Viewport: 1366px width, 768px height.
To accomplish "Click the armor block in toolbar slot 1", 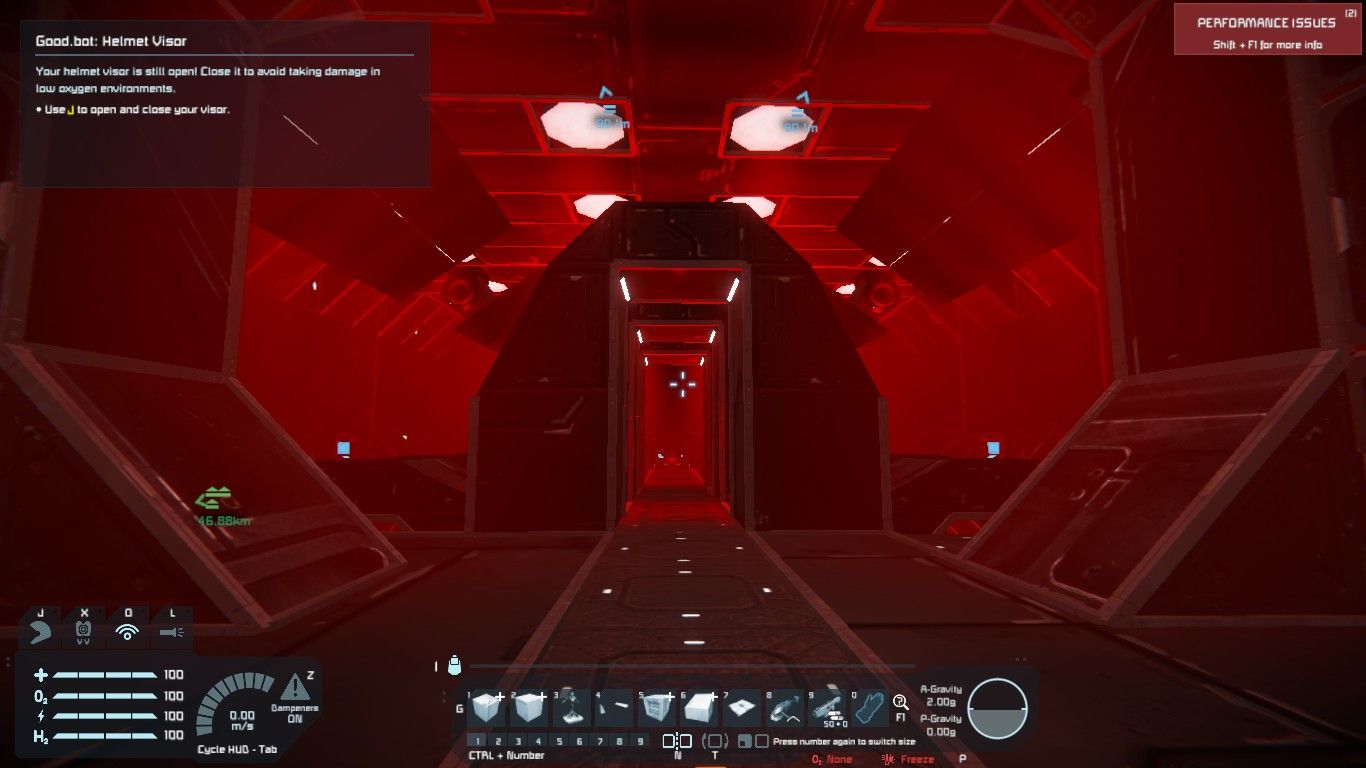I will click(486, 707).
